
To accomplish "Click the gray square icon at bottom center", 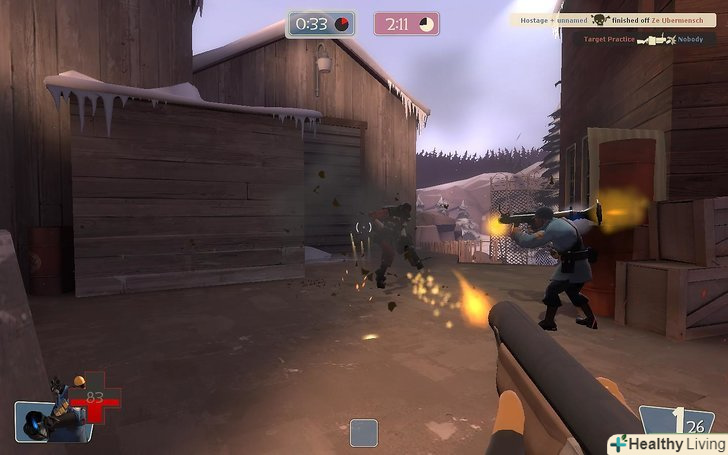I will click(x=364, y=432).
